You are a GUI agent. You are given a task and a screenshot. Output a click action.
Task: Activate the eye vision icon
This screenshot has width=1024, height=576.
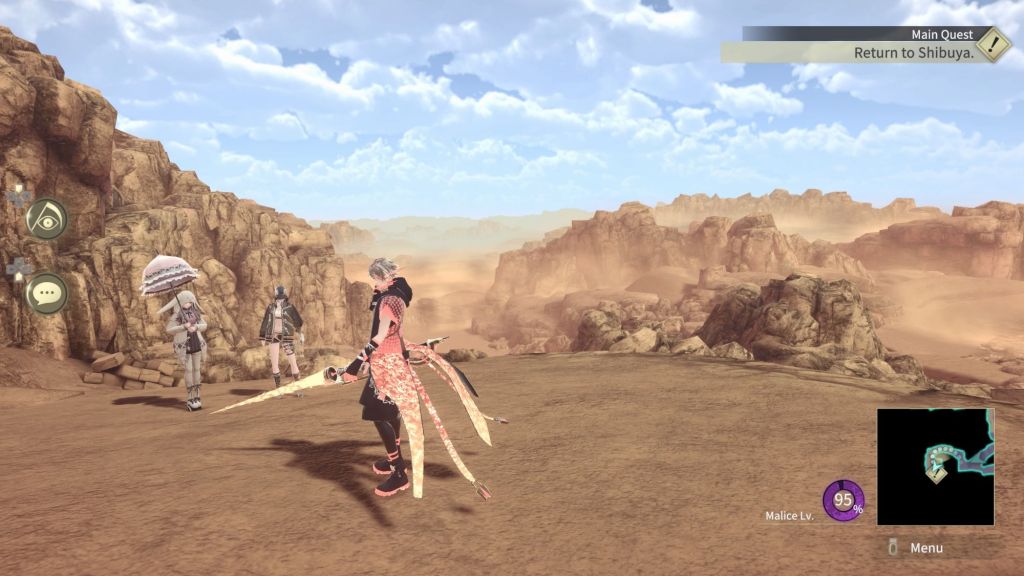46,218
